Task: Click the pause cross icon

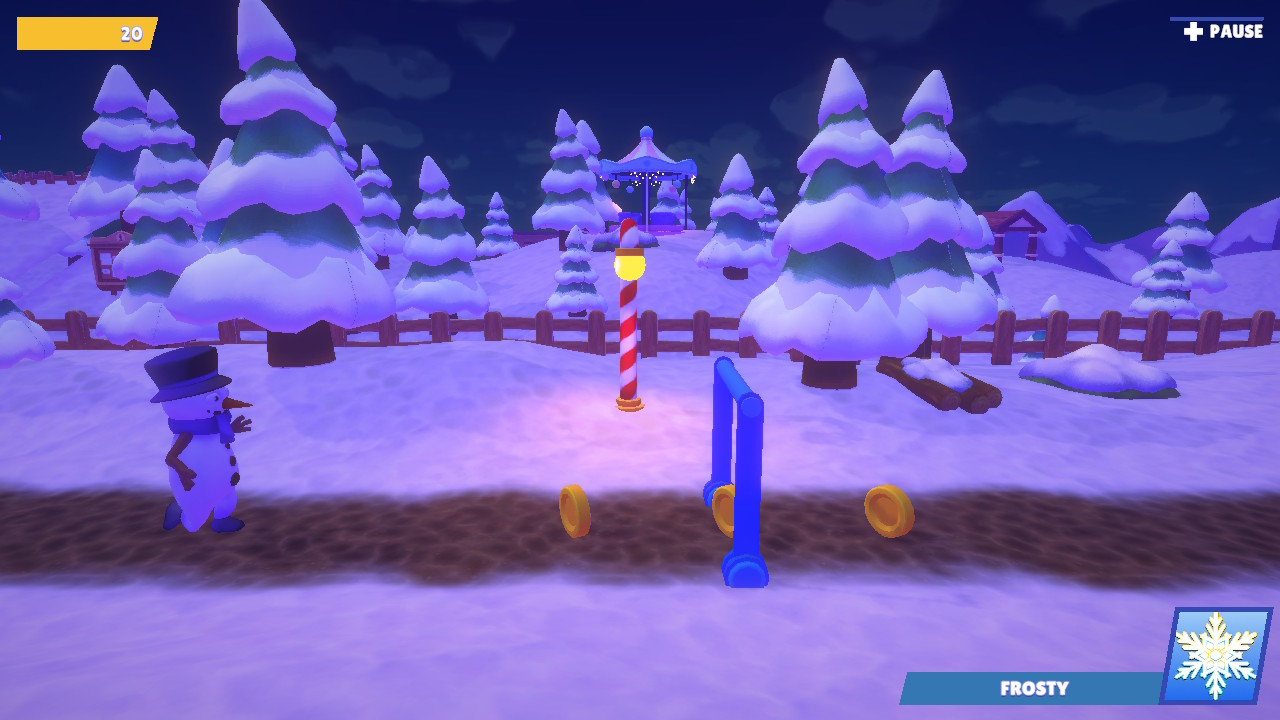Action: coord(1191,30)
